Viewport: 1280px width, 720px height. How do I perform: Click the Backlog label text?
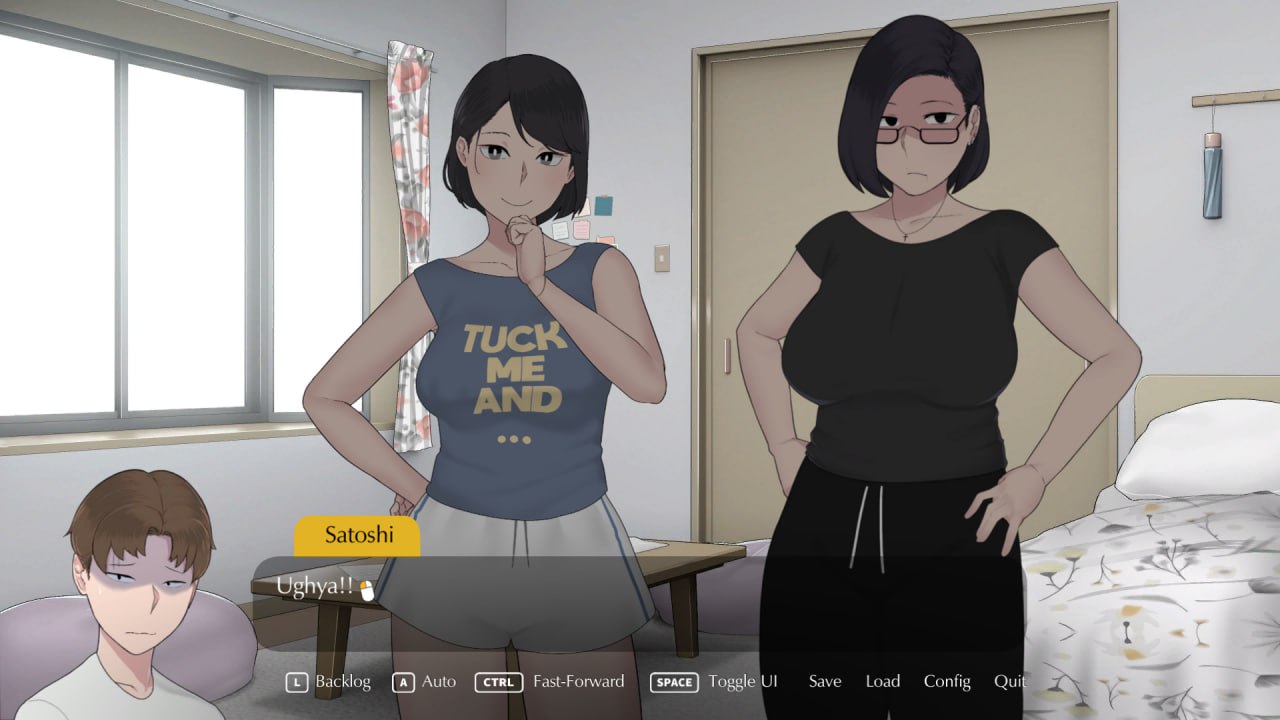click(x=343, y=681)
